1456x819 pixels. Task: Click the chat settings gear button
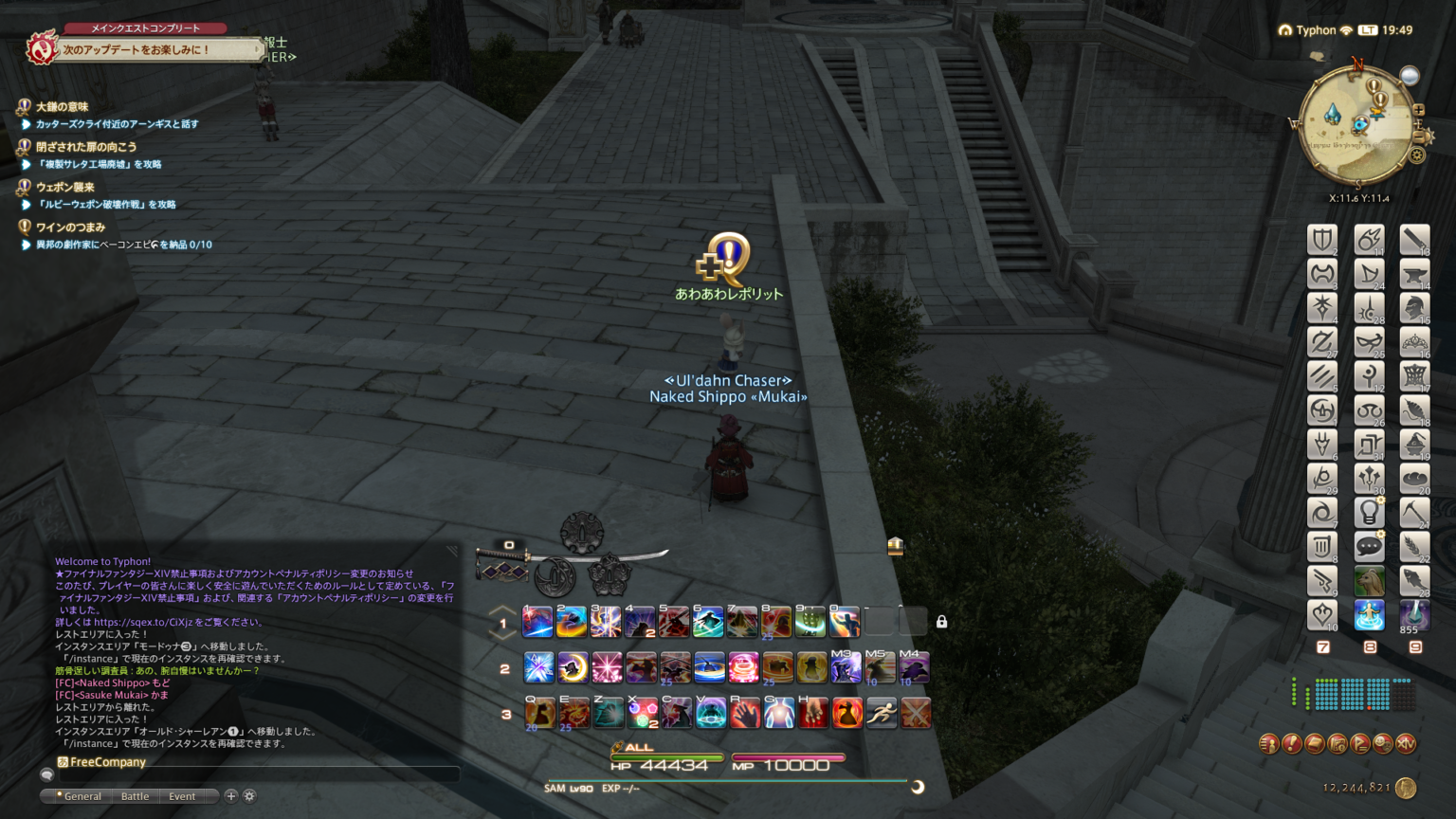point(248,796)
